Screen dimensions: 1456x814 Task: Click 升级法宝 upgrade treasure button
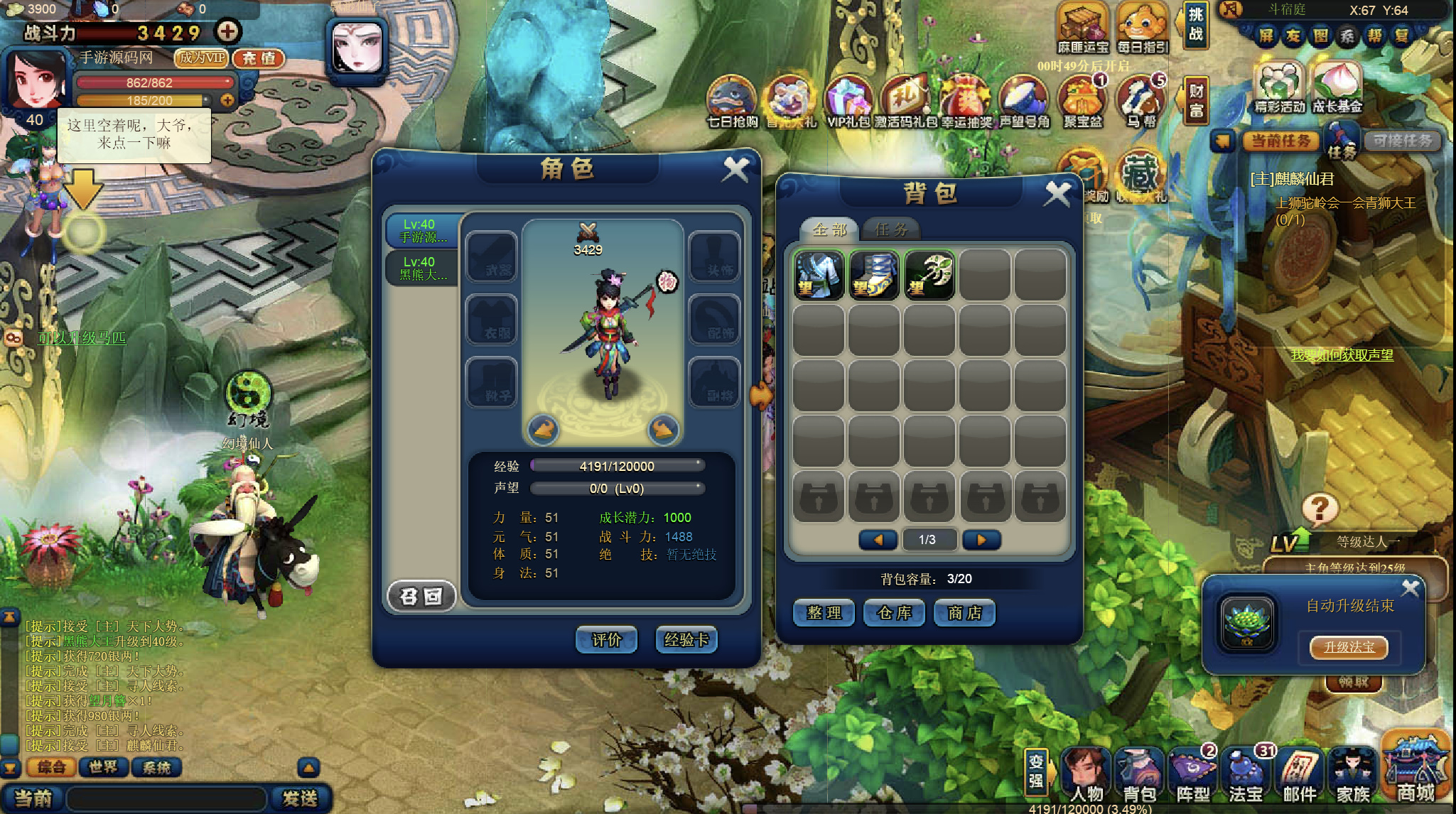pyautogui.click(x=1348, y=647)
